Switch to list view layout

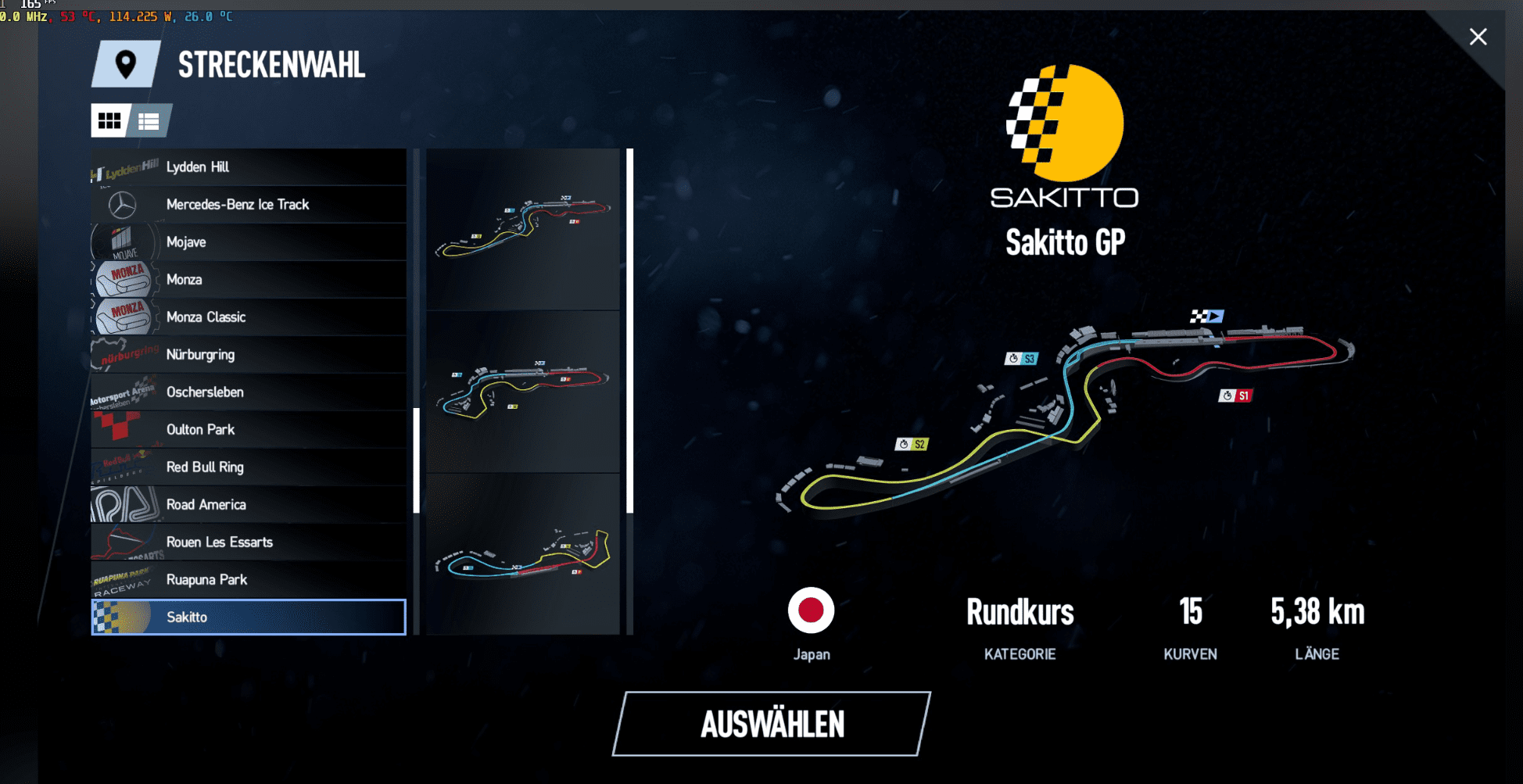tap(149, 121)
